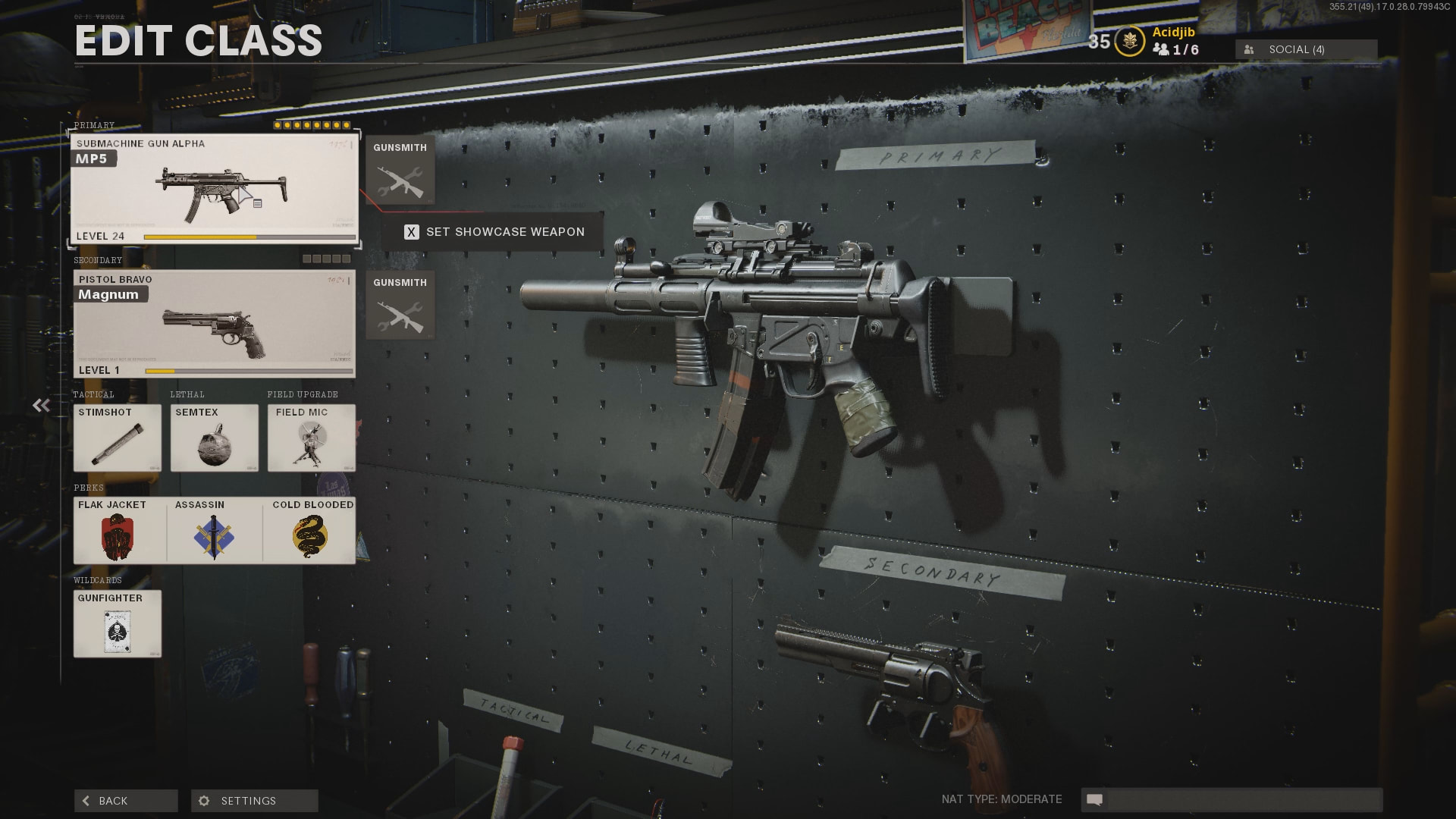Click the chat input box

pos(1242,799)
